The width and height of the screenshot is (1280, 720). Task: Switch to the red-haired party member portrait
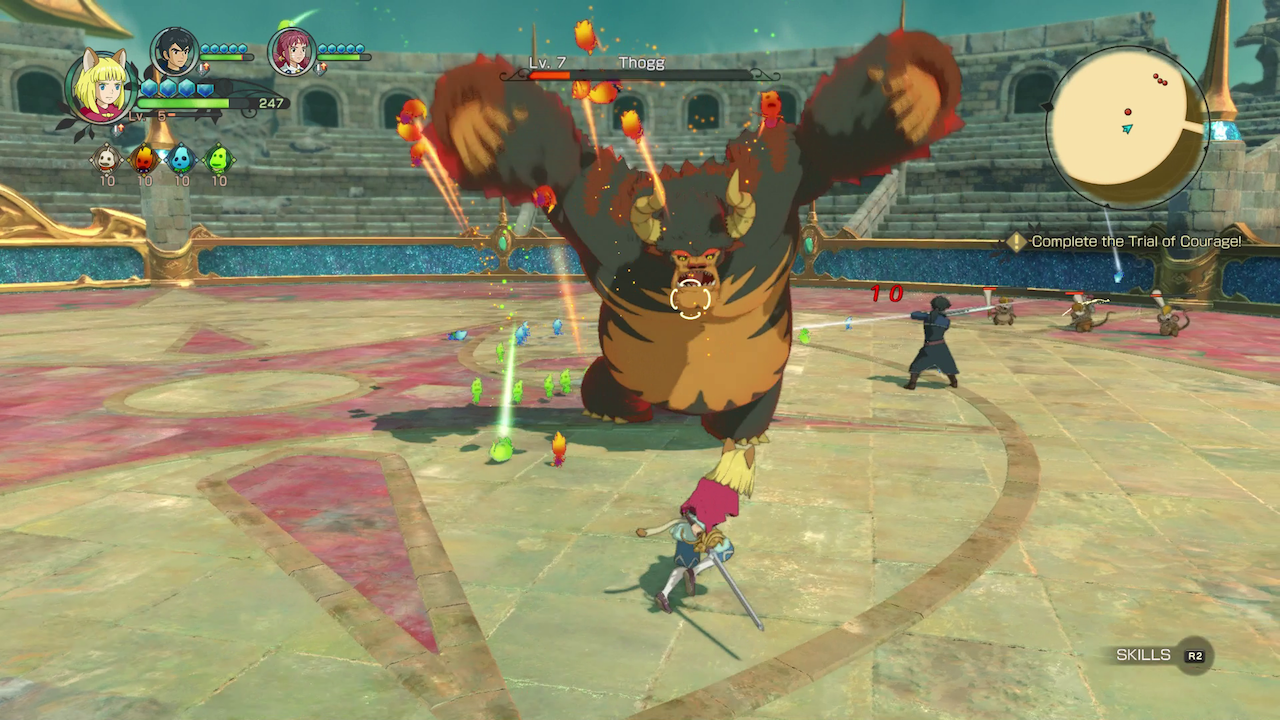click(292, 51)
